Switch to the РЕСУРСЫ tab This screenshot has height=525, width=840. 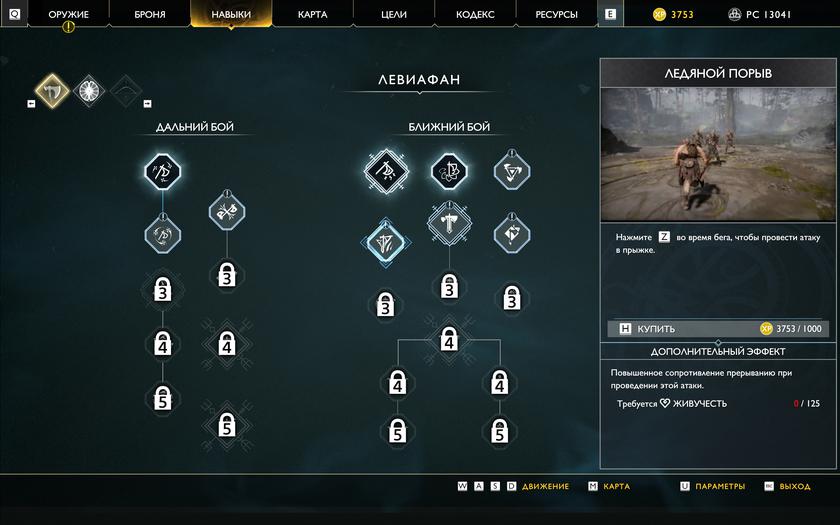(x=557, y=15)
